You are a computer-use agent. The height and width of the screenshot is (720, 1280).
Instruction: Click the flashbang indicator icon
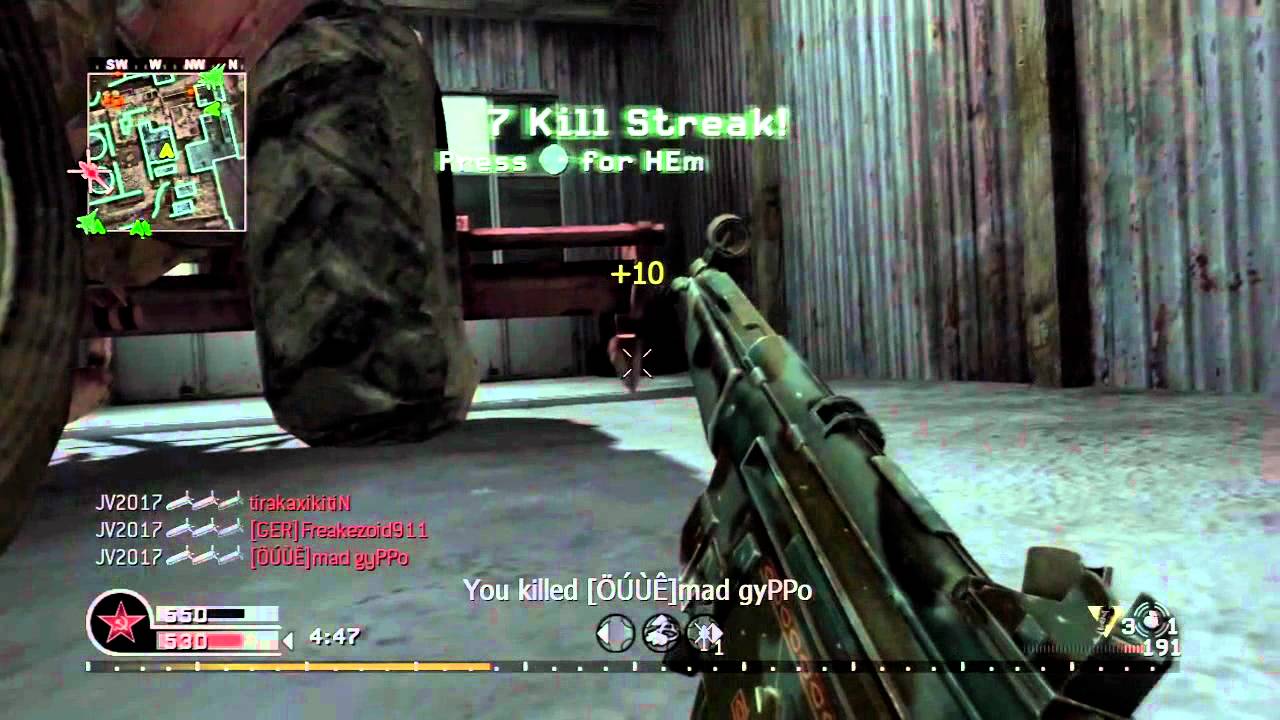1152,621
